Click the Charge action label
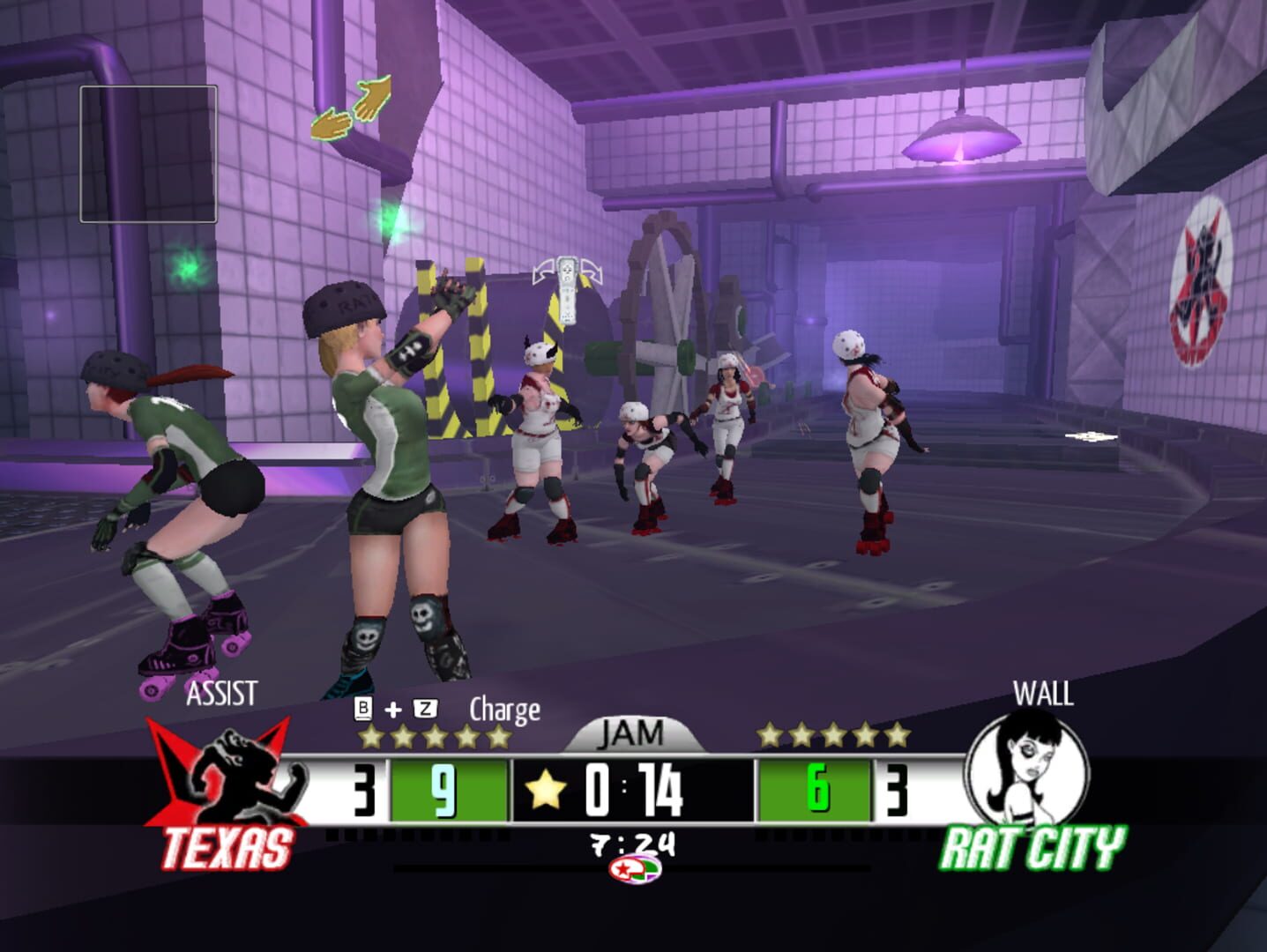Image resolution: width=1267 pixels, height=952 pixels. coord(504,708)
